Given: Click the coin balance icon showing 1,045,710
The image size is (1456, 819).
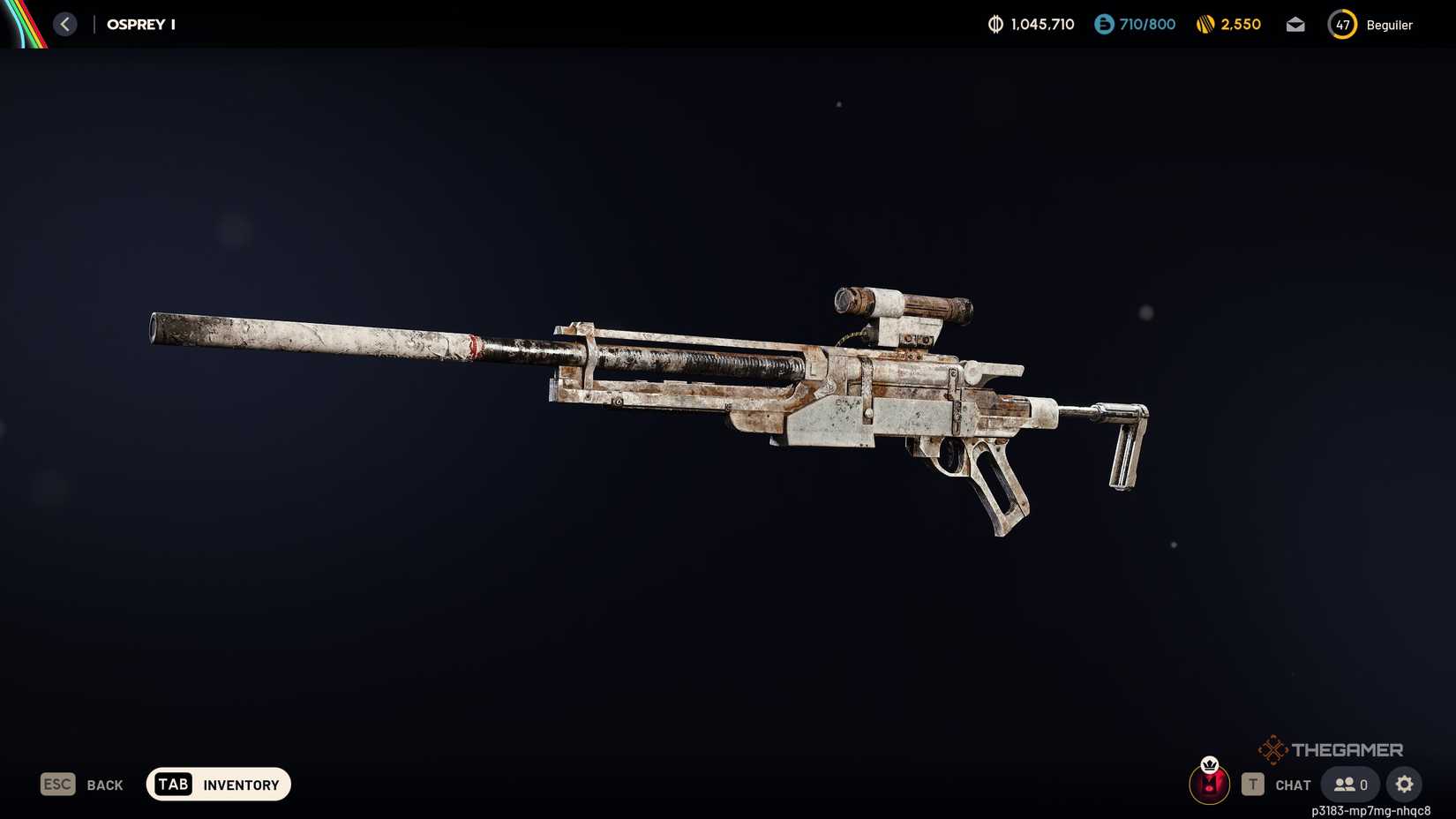Looking at the screenshot, I should tap(994, 24).
